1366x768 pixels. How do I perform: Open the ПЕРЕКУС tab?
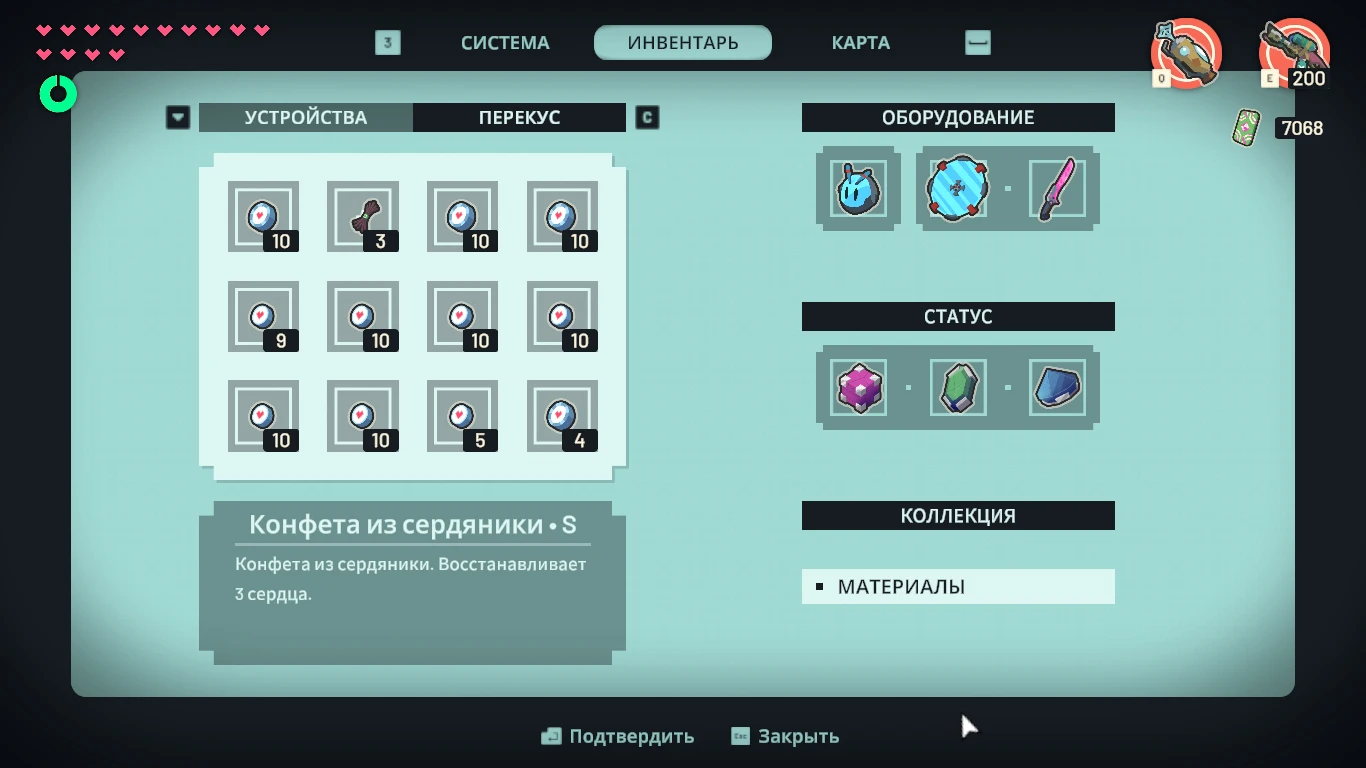point(519,117)
